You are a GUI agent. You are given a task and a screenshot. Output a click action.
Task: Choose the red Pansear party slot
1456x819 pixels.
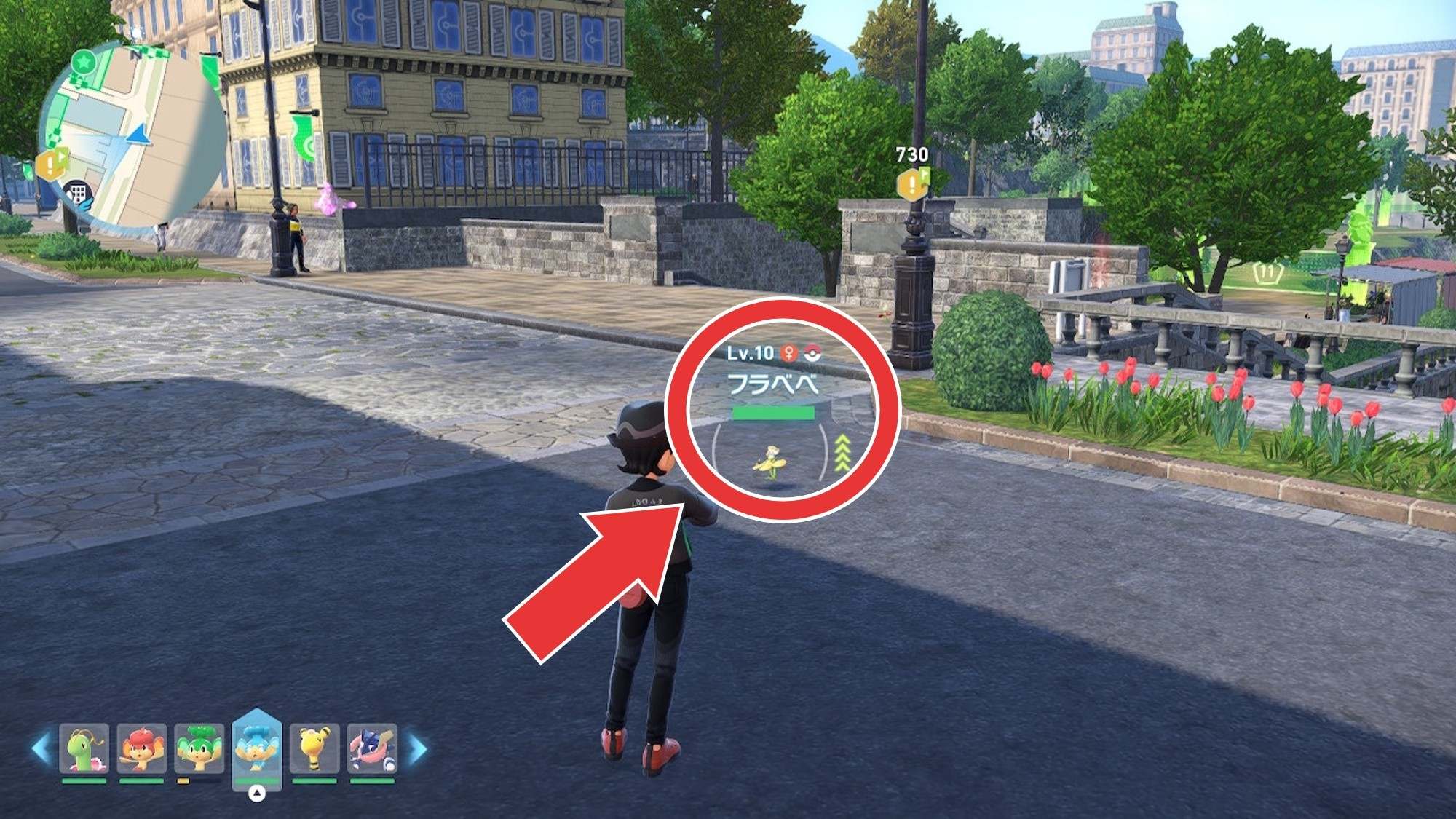[142, 748]
